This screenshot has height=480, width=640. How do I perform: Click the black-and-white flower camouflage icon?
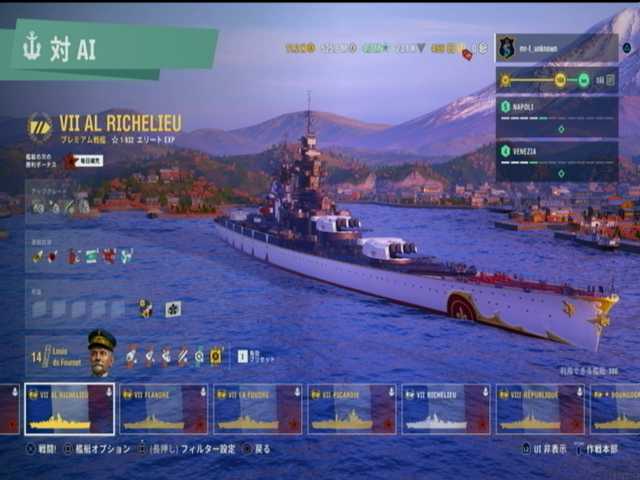(x=172, y=308)
